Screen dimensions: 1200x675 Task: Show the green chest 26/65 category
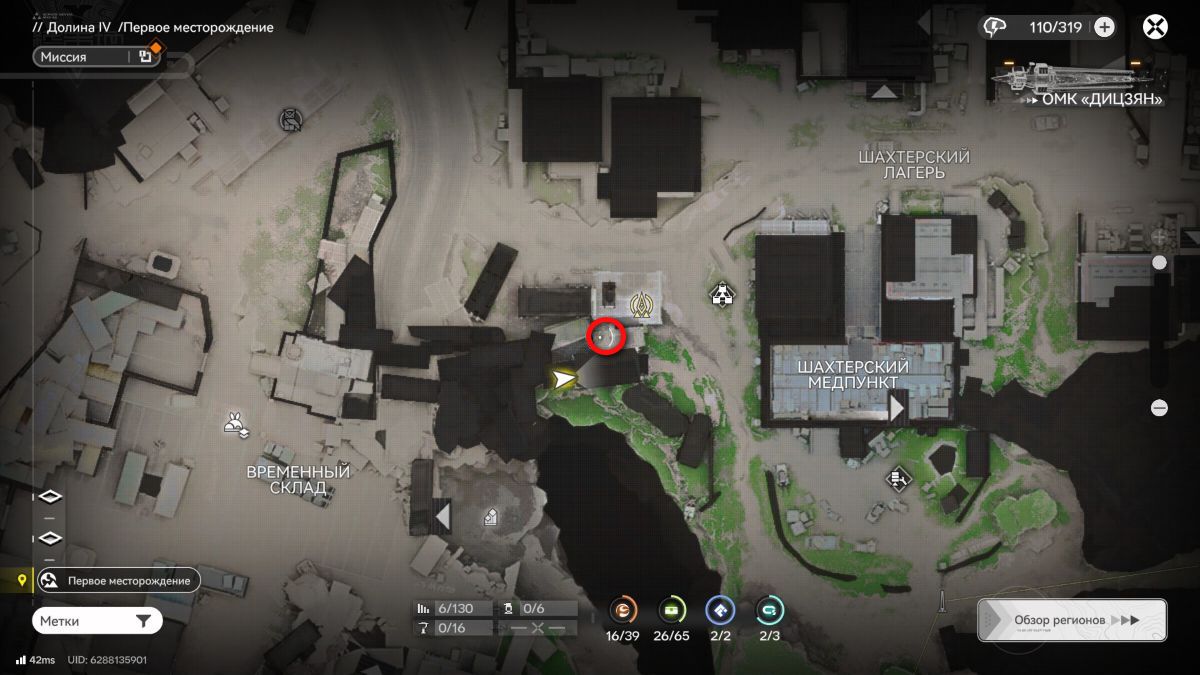tap(672, 611)
